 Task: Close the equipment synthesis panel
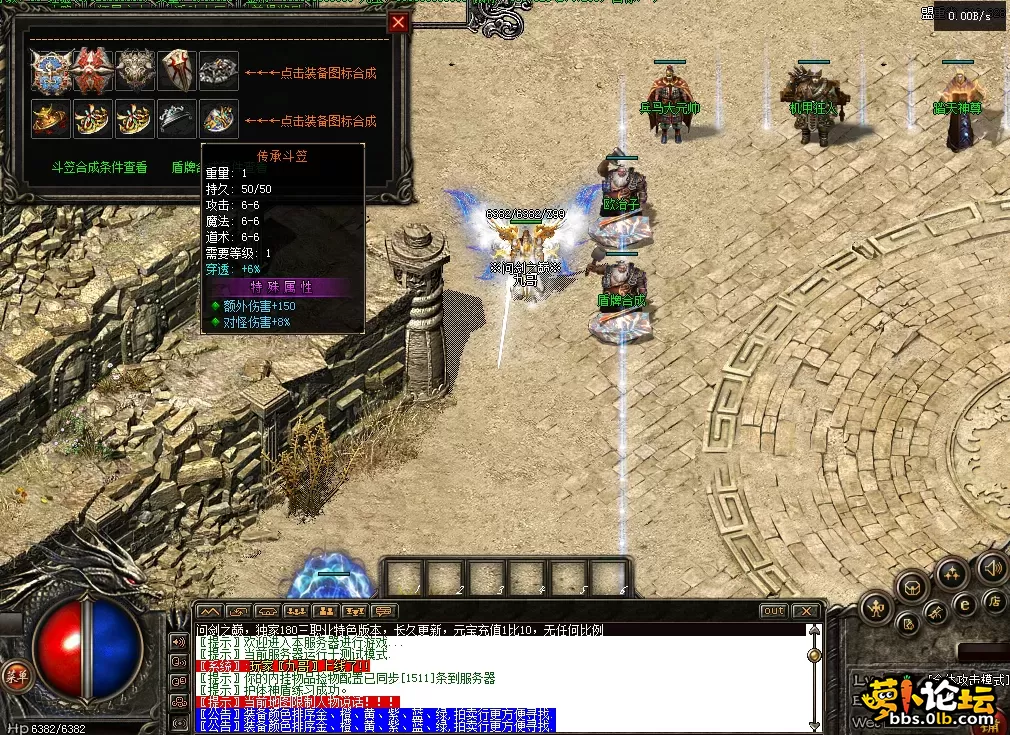pyautogui.click(x=399, y=23)
